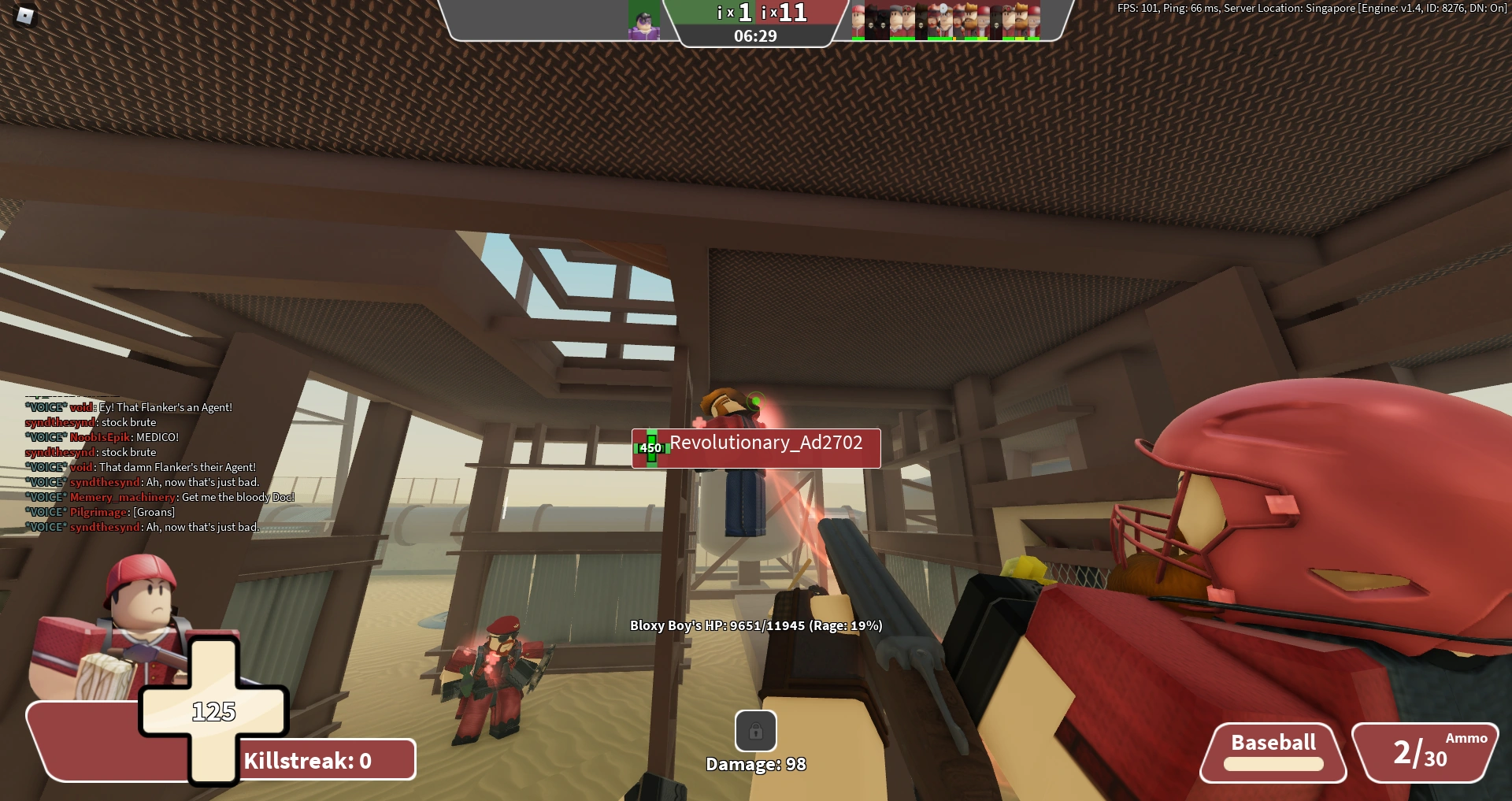Toggle the Killstreak counter display
This screenshot has height=801, width=1512.
pos(306,759)
